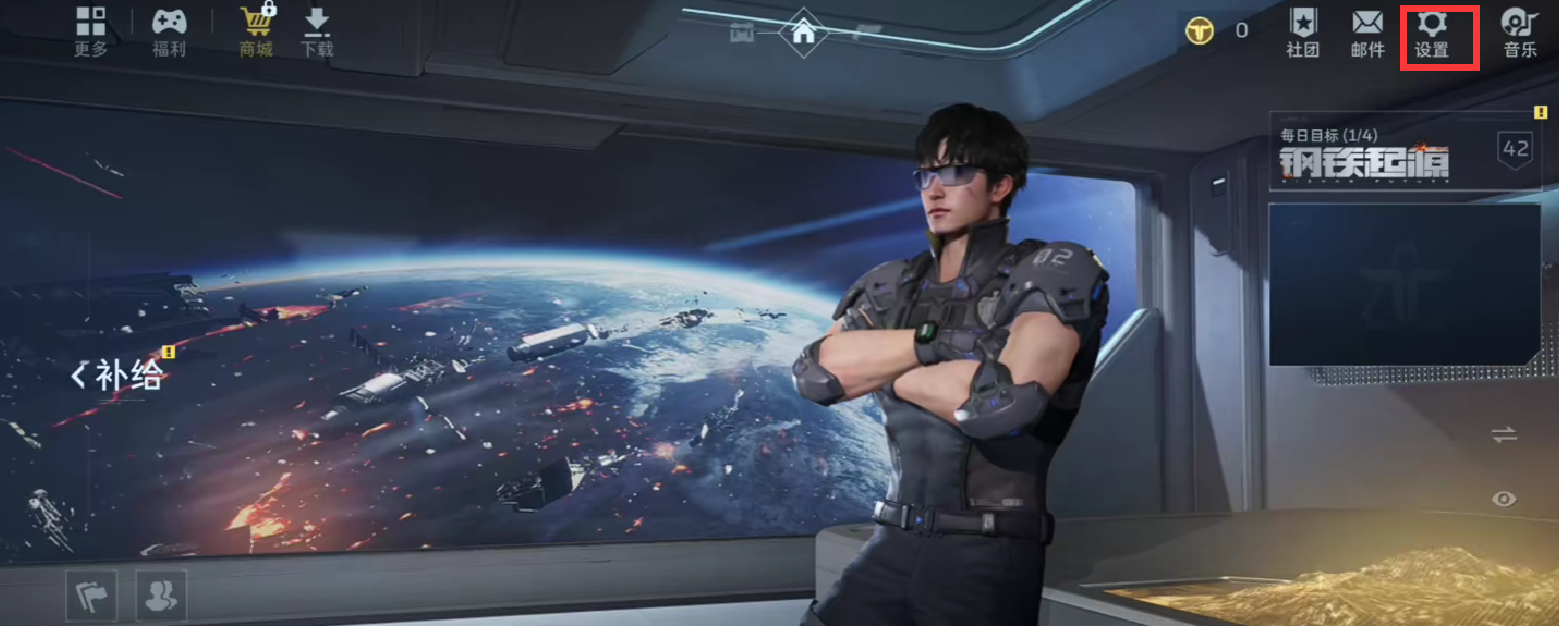Screen dimensions: 1559x626
Task: Open the 更多 (More) grid menu
Action: (x=91, y=31)
